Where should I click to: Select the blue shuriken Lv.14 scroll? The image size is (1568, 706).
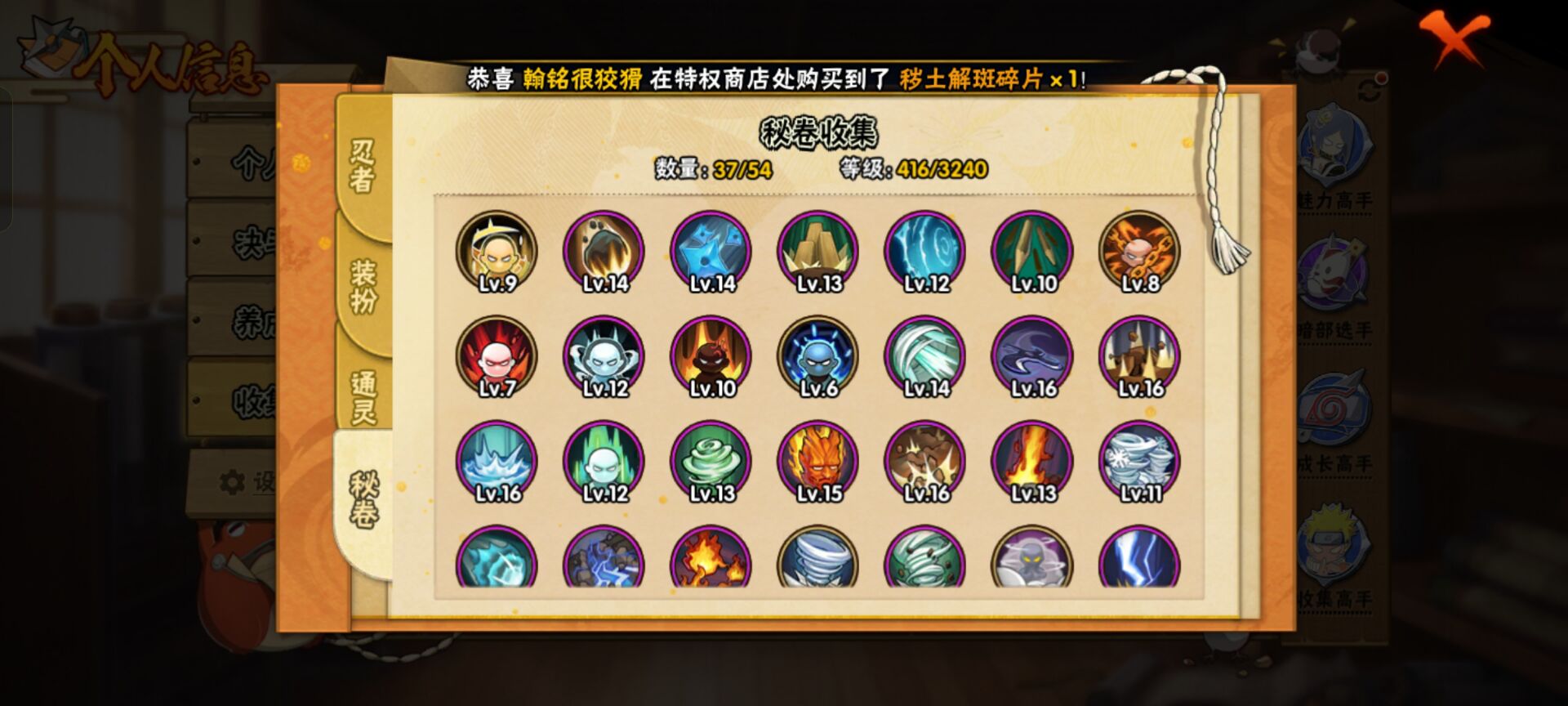tap(710, 251)
